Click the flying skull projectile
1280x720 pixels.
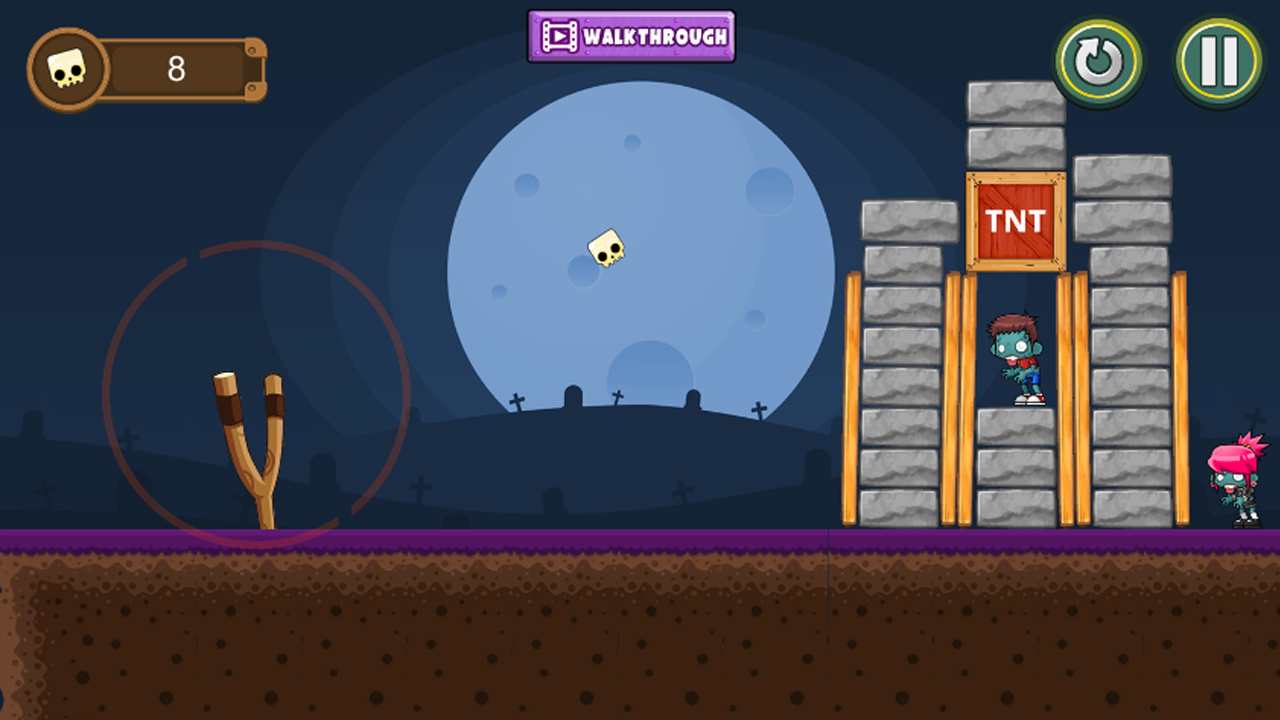(603, 250)
